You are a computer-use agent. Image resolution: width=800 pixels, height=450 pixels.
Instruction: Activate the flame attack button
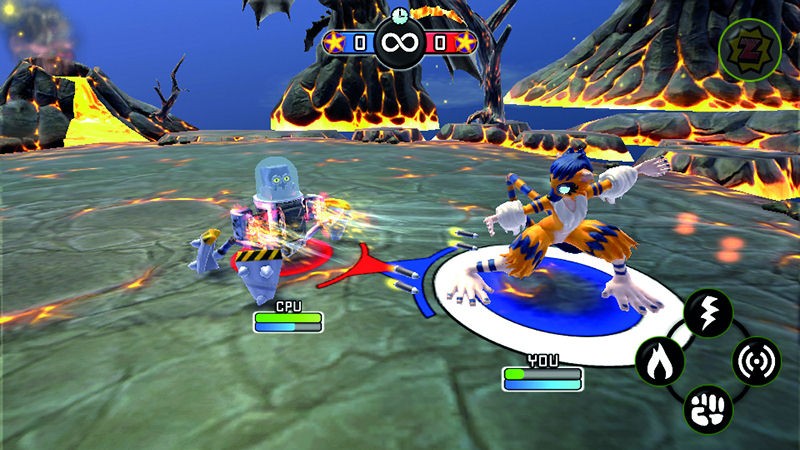pos(660,361)
